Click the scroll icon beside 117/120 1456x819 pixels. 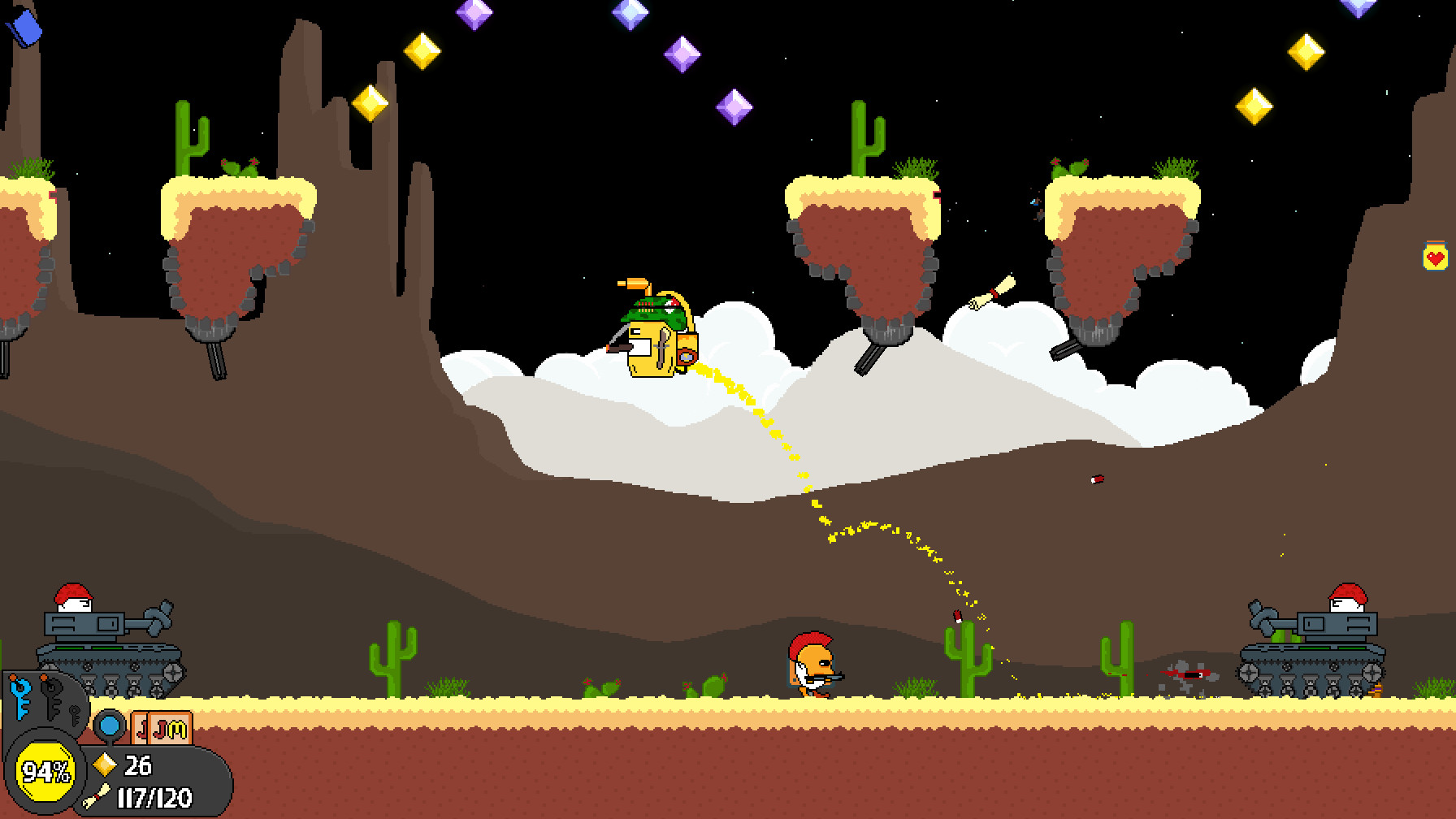[95, 796]
